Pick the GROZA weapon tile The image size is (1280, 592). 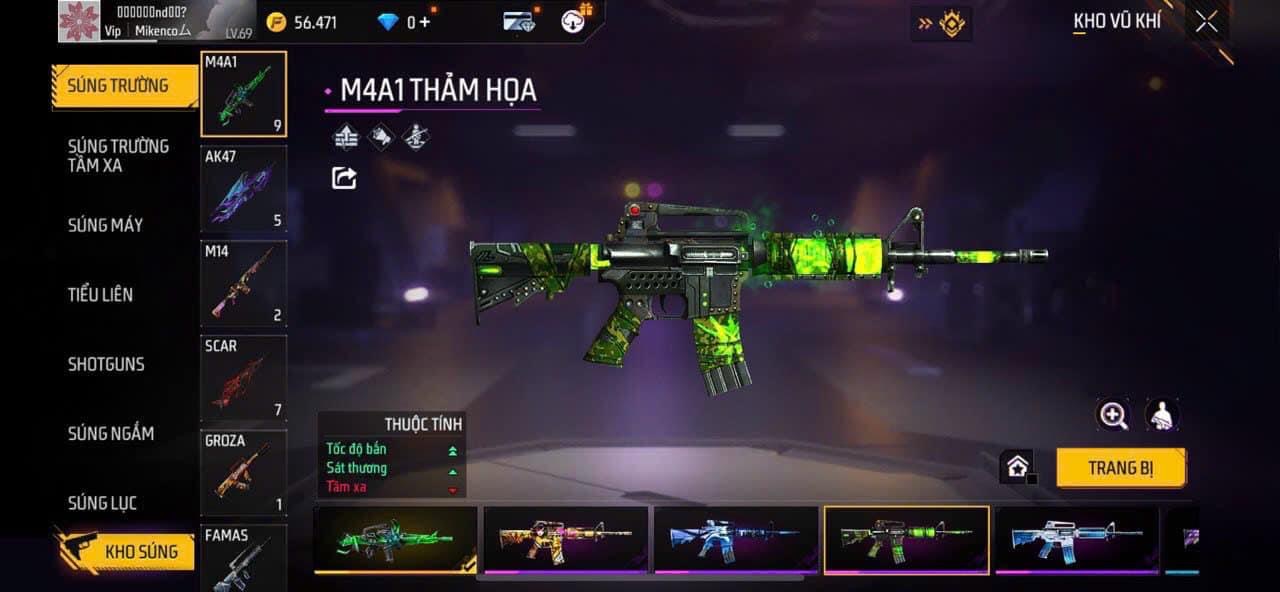pyautogui.click(x=243, y=473)
